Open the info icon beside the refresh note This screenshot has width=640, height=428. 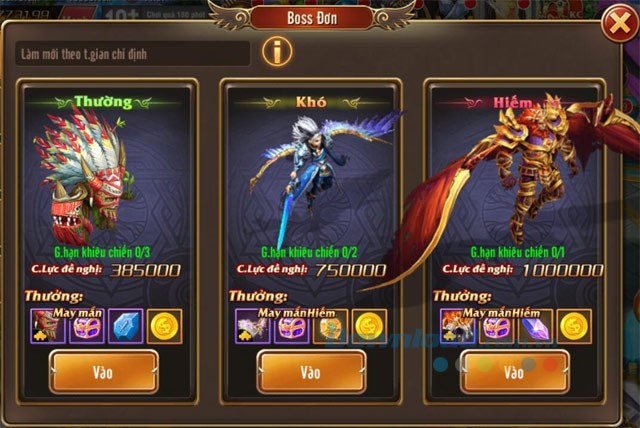(276, 51)
